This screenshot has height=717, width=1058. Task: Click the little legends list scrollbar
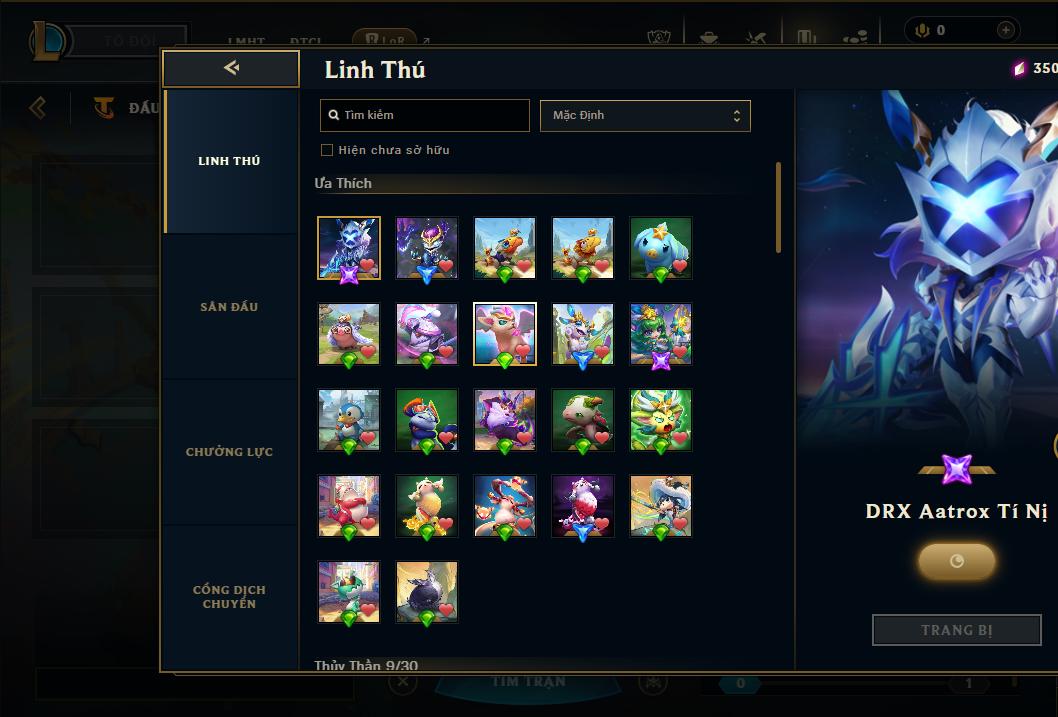tap(778, 207)
